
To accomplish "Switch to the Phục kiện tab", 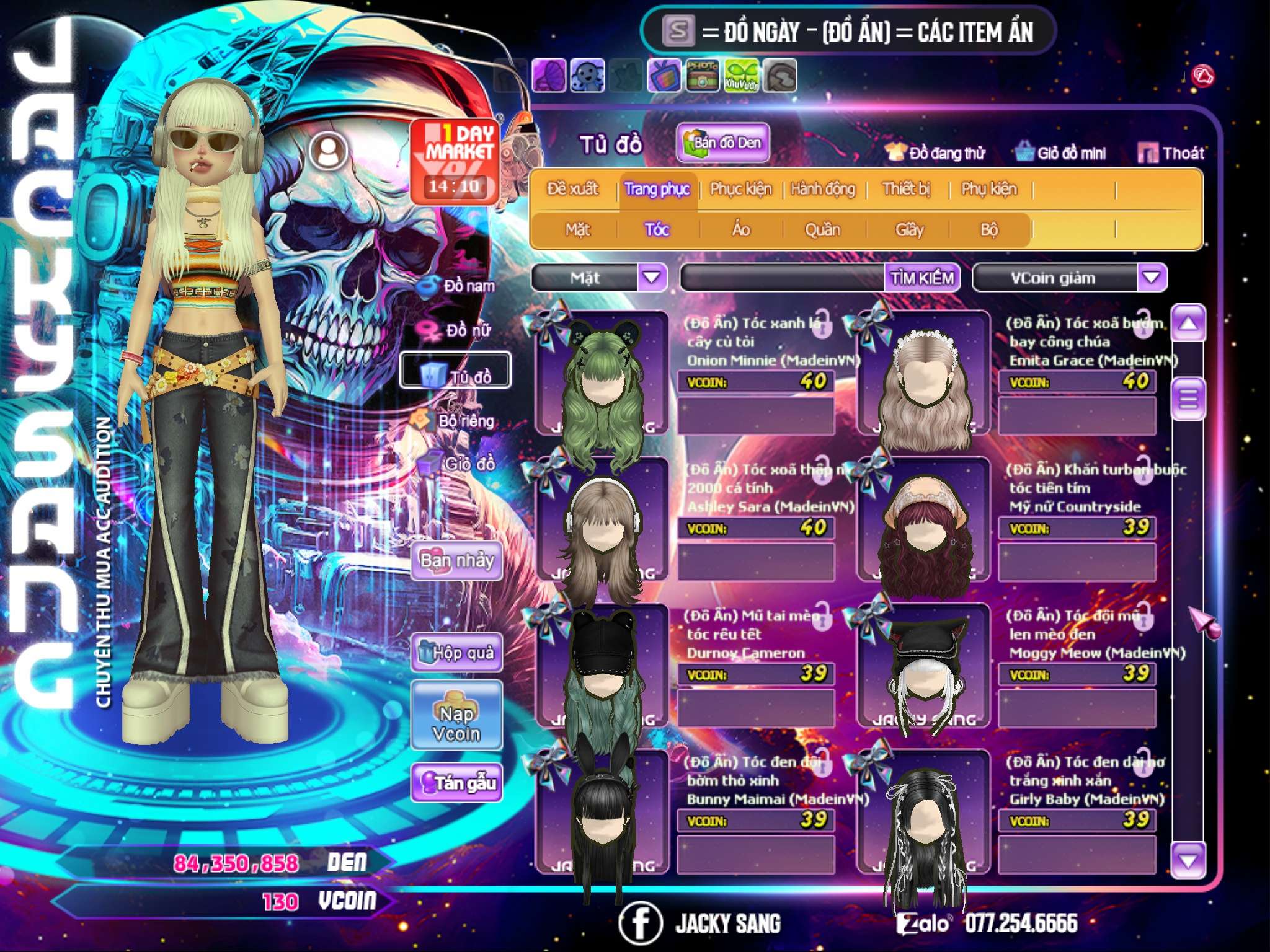I will 740,189.
